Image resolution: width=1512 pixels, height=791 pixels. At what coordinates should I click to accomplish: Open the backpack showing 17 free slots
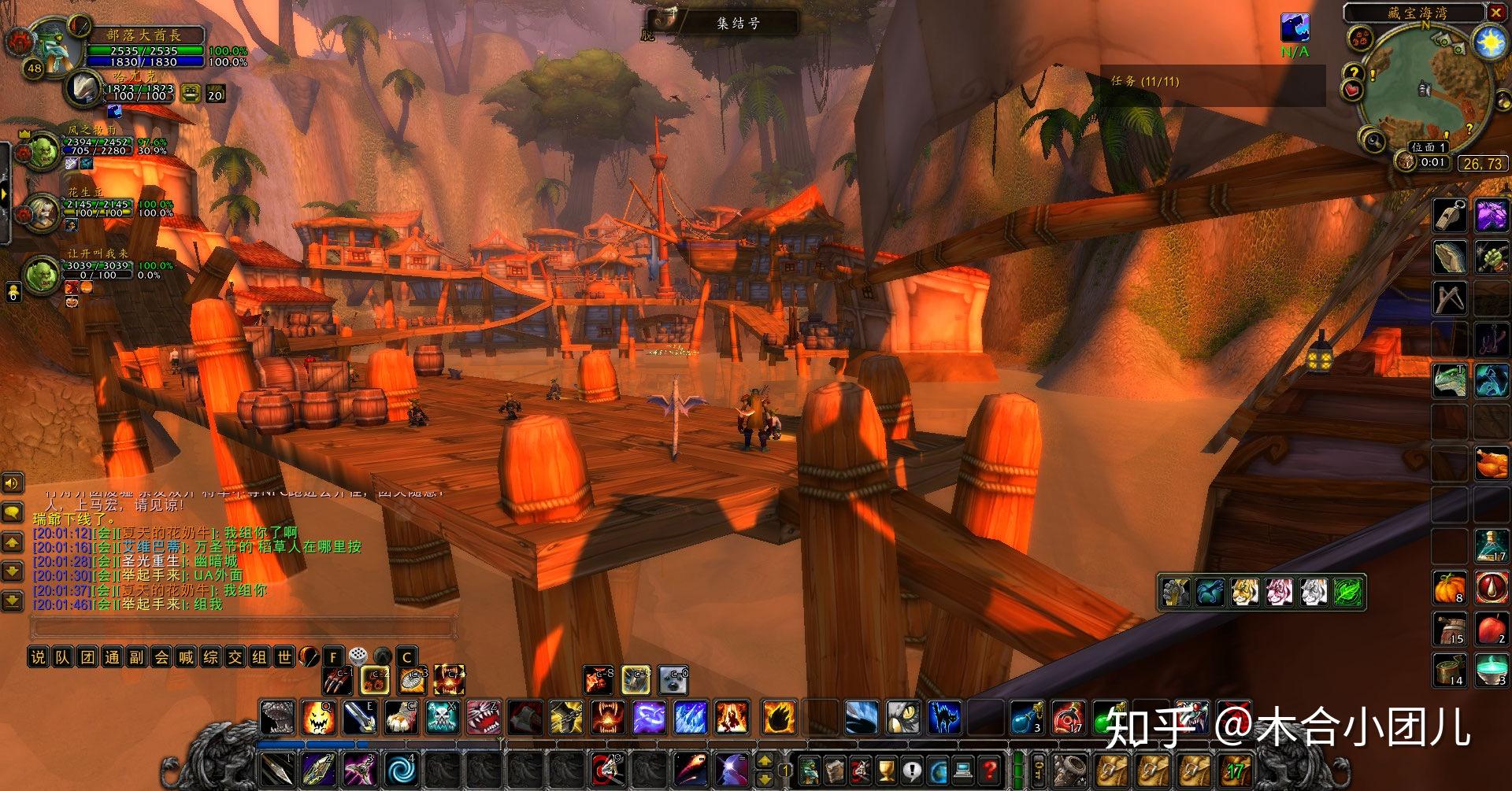pyautogui.click(x=1235, y=769)
